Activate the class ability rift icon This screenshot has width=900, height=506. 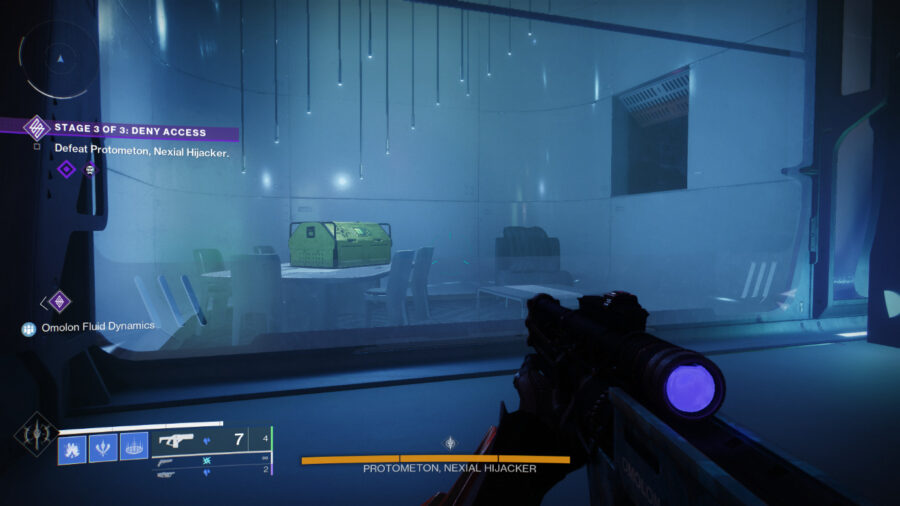pyautogui.click(x=134, y=446)
